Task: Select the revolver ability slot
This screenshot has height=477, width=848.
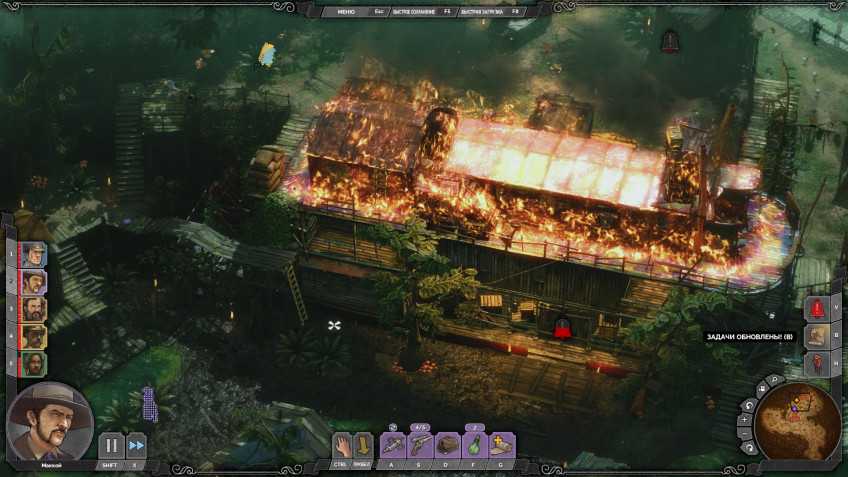Action: (420, 444)
